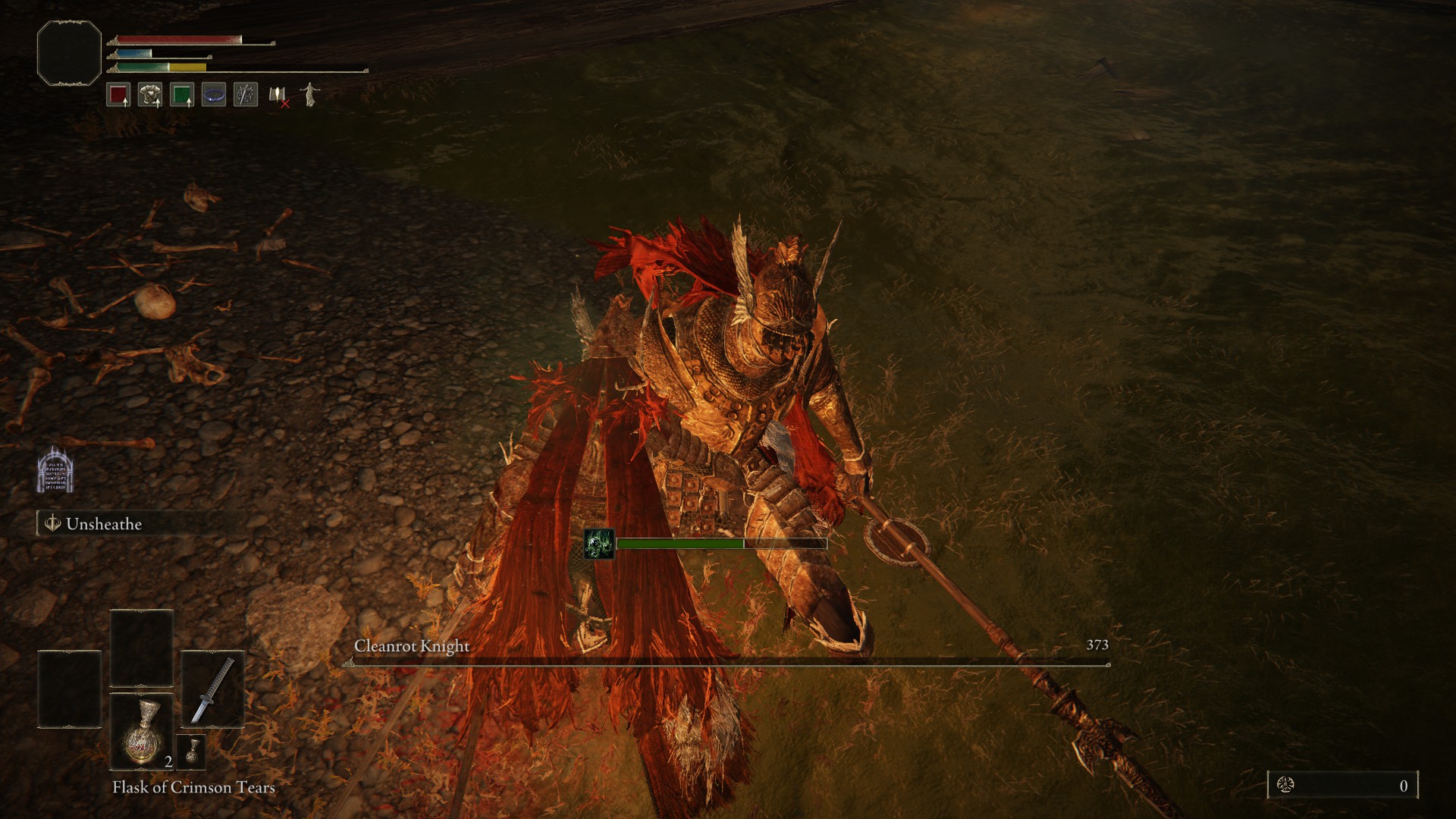Select the red attack buff icon

click(x=120, y=94)
